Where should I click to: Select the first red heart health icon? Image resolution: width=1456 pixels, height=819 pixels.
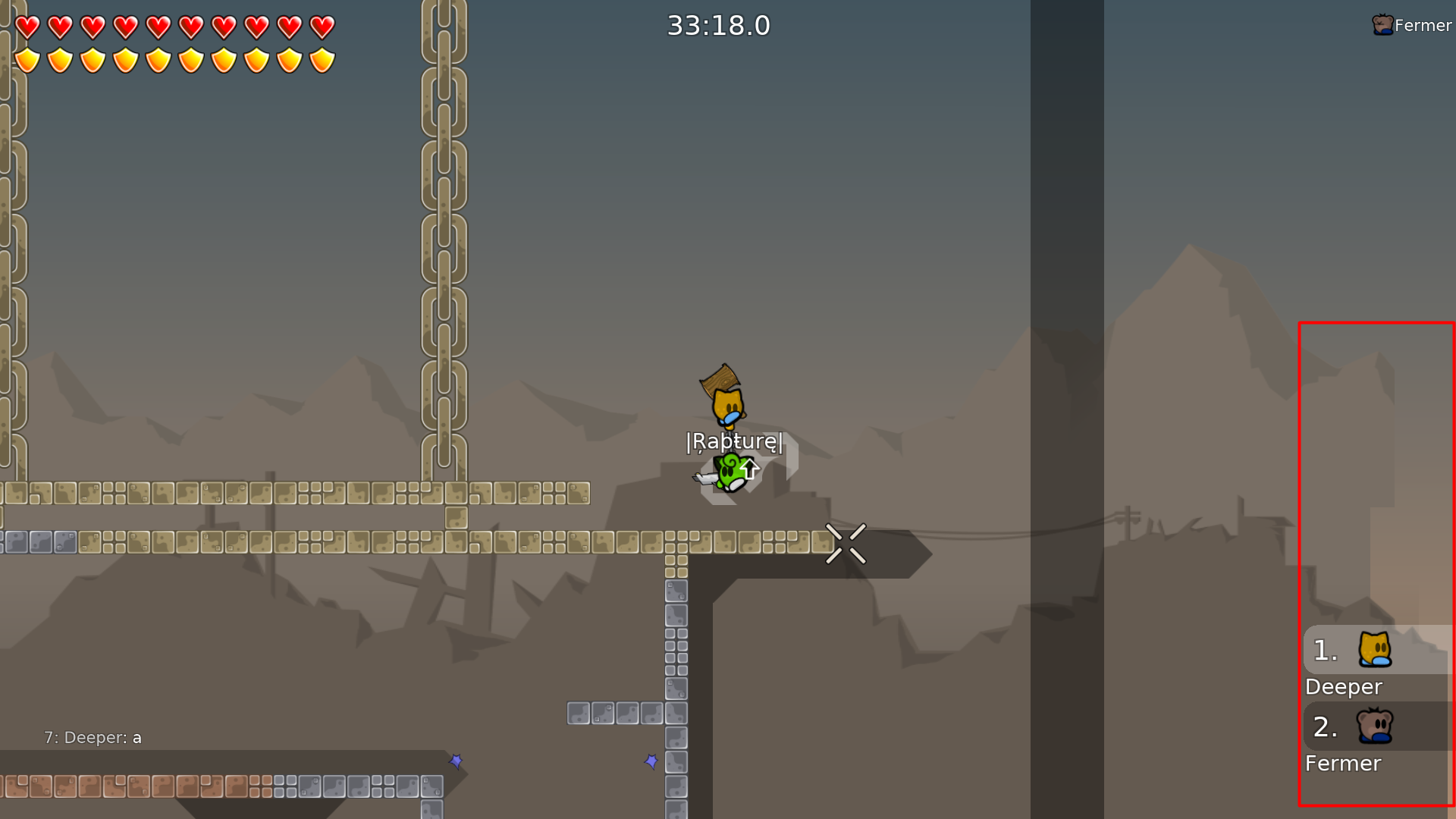pyautogui.click(x=28, y=27)
